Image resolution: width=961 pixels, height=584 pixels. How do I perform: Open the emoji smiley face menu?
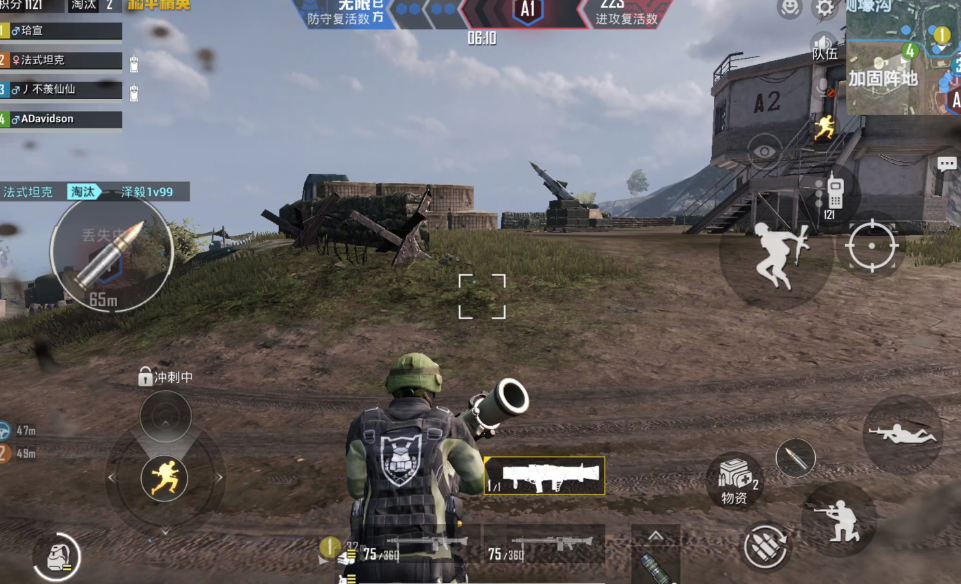click(790, 8)
